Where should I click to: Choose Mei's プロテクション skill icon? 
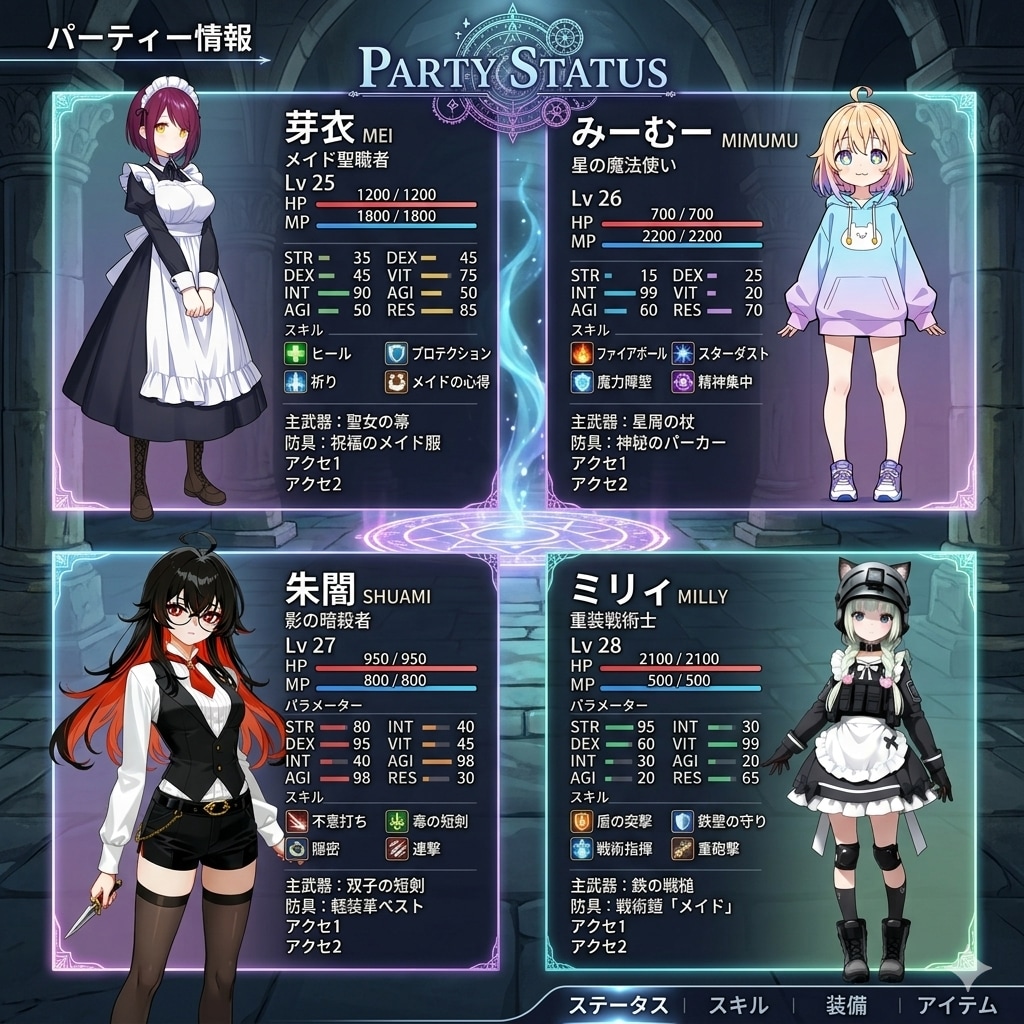coord(396,354)
